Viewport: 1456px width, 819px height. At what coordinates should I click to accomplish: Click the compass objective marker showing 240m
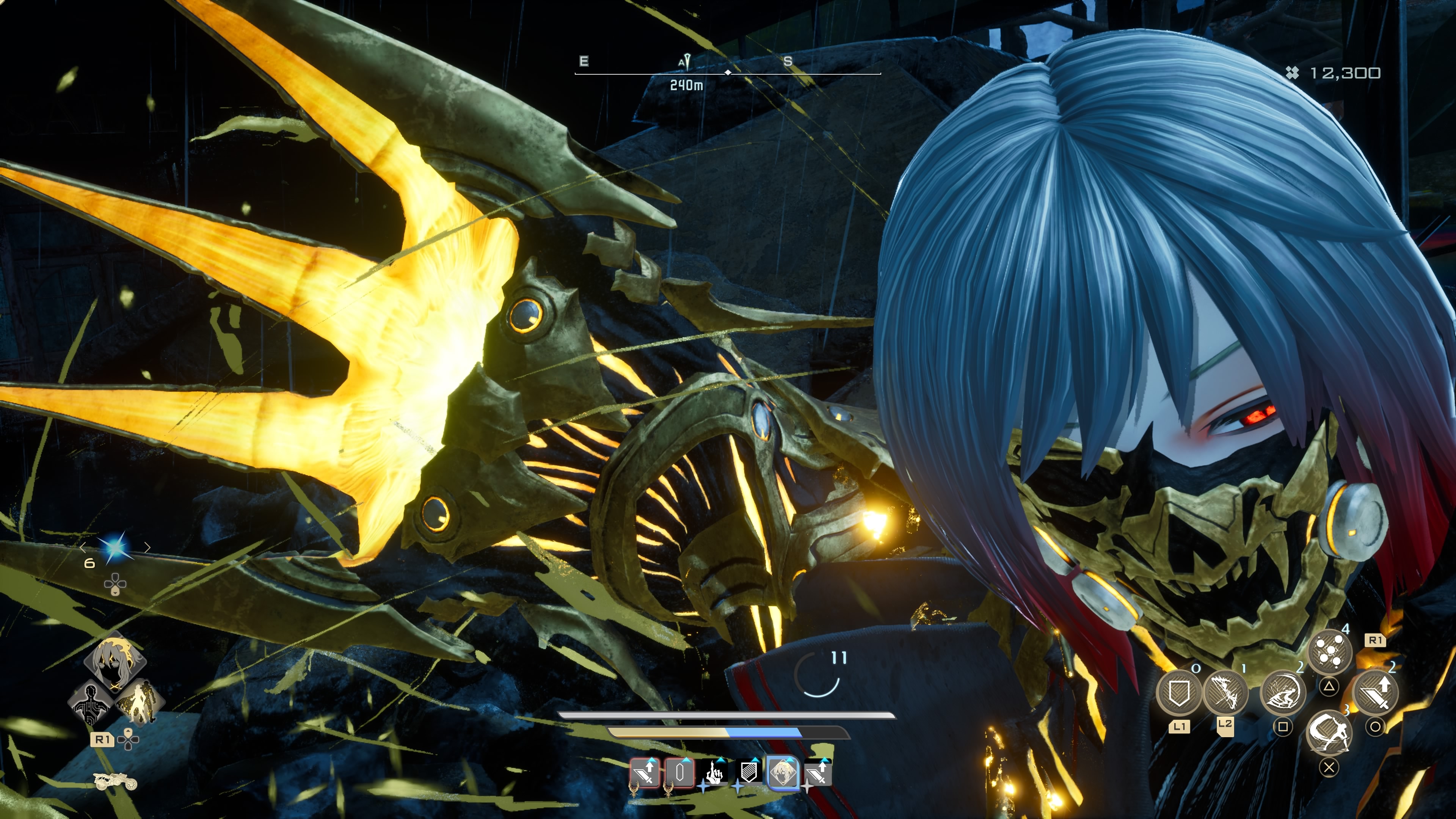pyautogui.click(x=686, y=62)
